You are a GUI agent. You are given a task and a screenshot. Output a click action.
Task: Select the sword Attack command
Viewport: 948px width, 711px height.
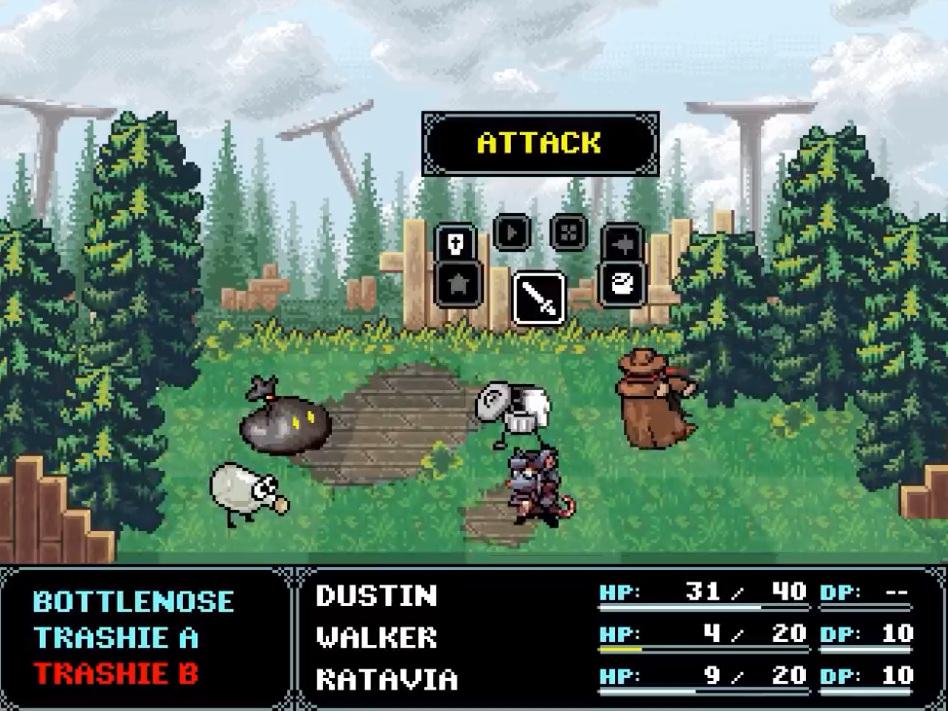(539, 299)
